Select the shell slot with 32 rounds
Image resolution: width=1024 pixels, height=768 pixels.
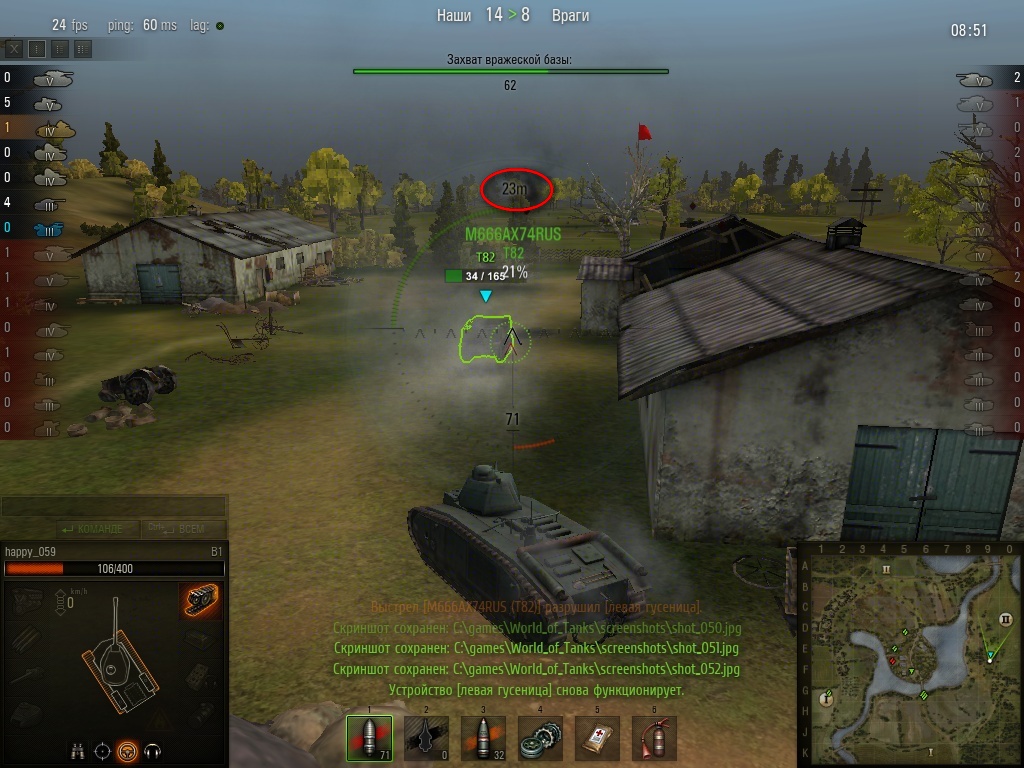tap(483, 738)
